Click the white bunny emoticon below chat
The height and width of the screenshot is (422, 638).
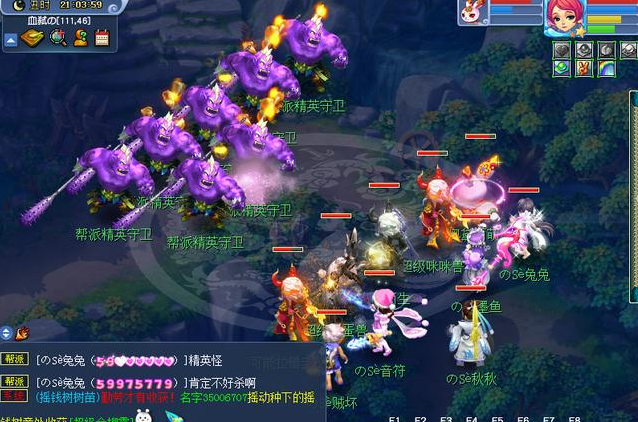[x=144, y=415]
